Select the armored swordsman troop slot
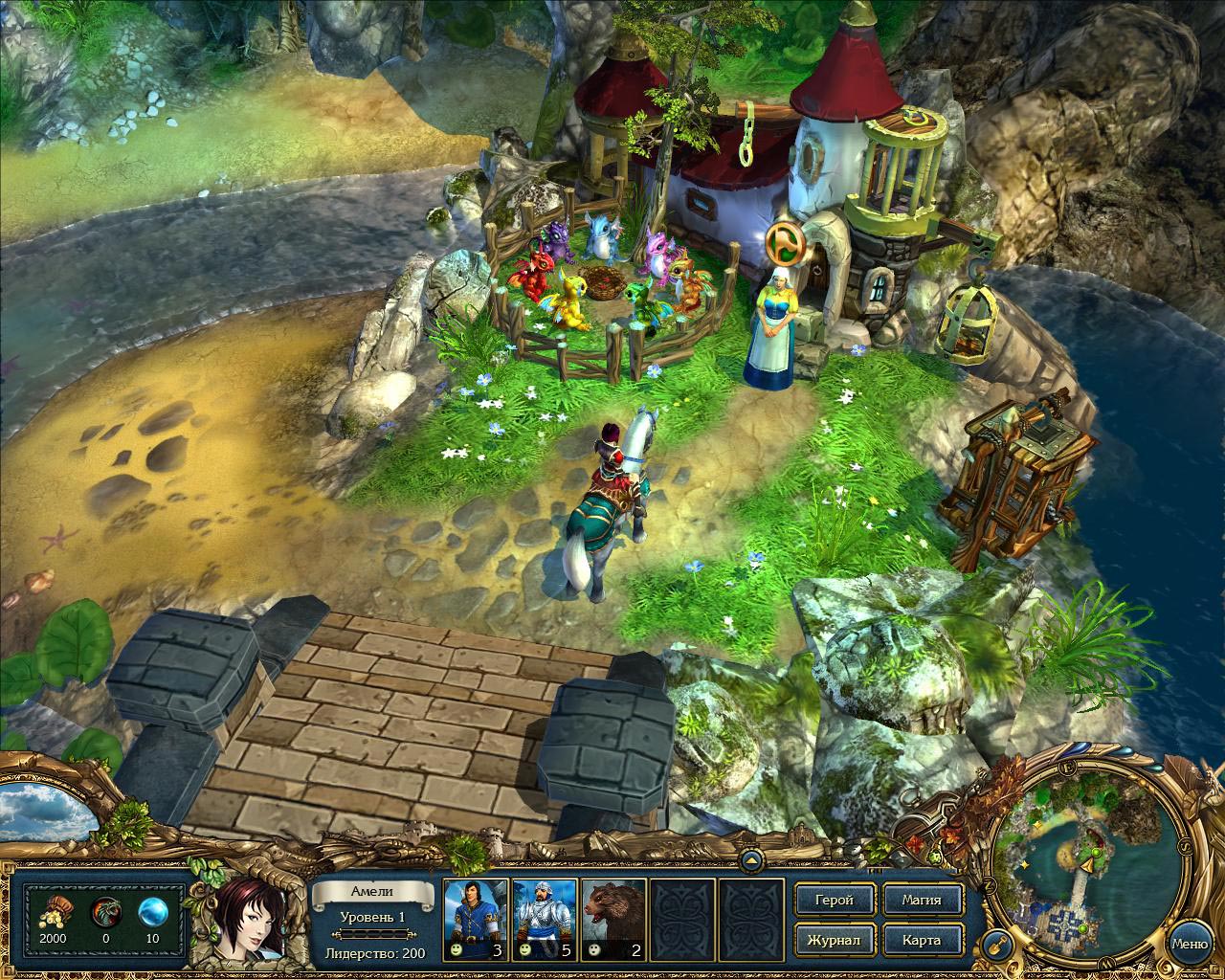Image resolution: width=1225 pixels, height=980 pixels. [x=545, y=919]
